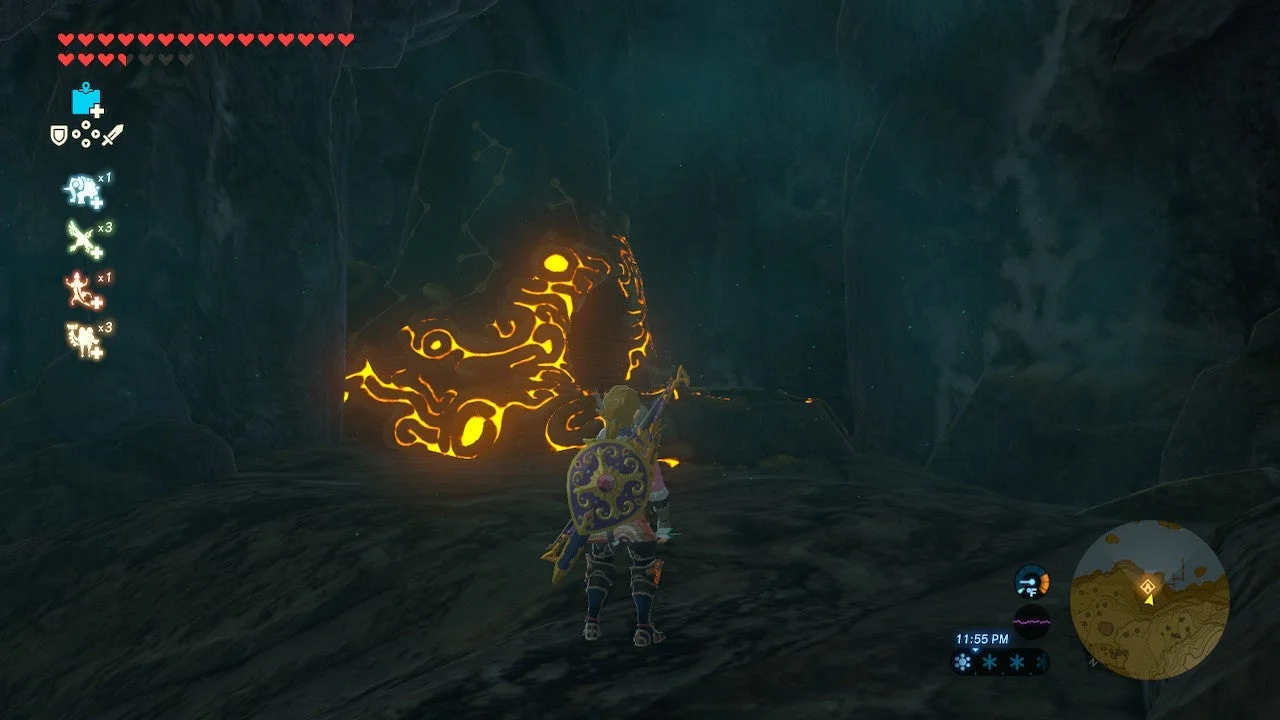Image resolution: width=1280 pixels, height=720 pixels.
Task: Click the yellow player arrow on the minimap
Action: [1149, 600]
